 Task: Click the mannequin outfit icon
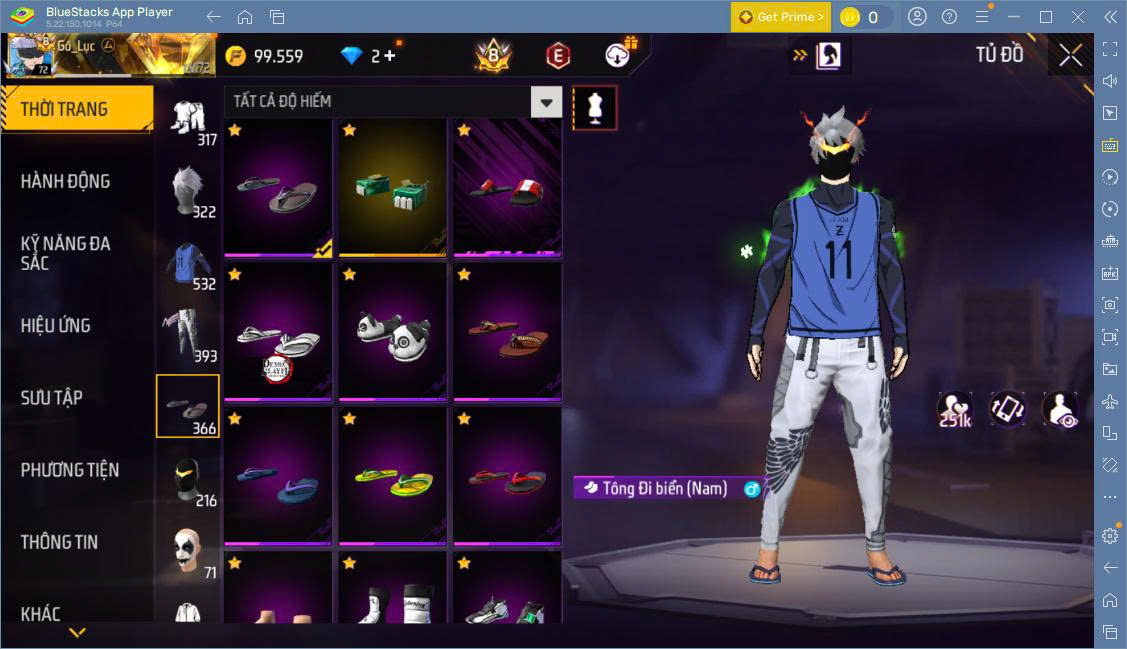pyautogui.click(x=595, y=108)
